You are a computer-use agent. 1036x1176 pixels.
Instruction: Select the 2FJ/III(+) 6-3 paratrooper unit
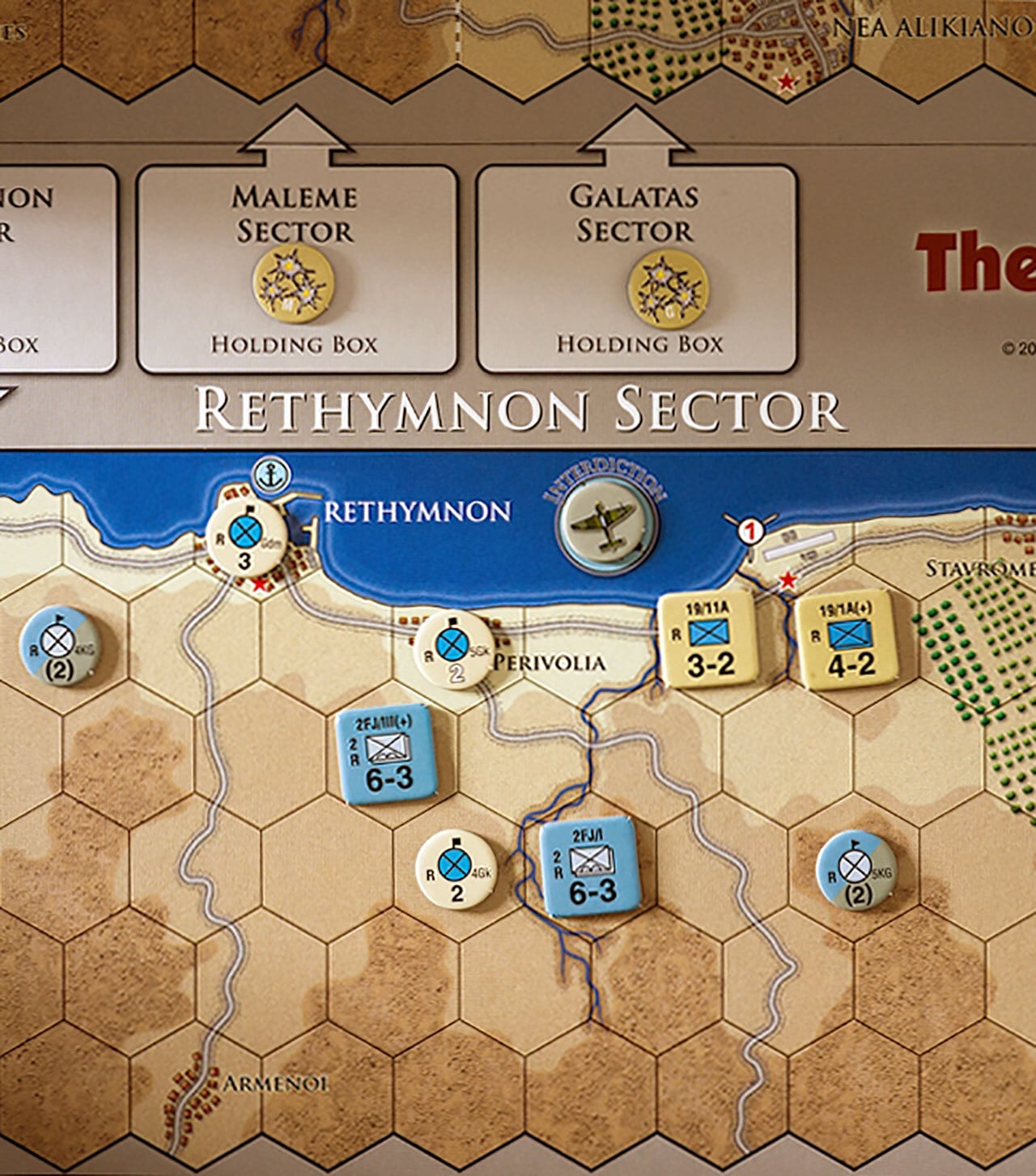click(386, 754)
